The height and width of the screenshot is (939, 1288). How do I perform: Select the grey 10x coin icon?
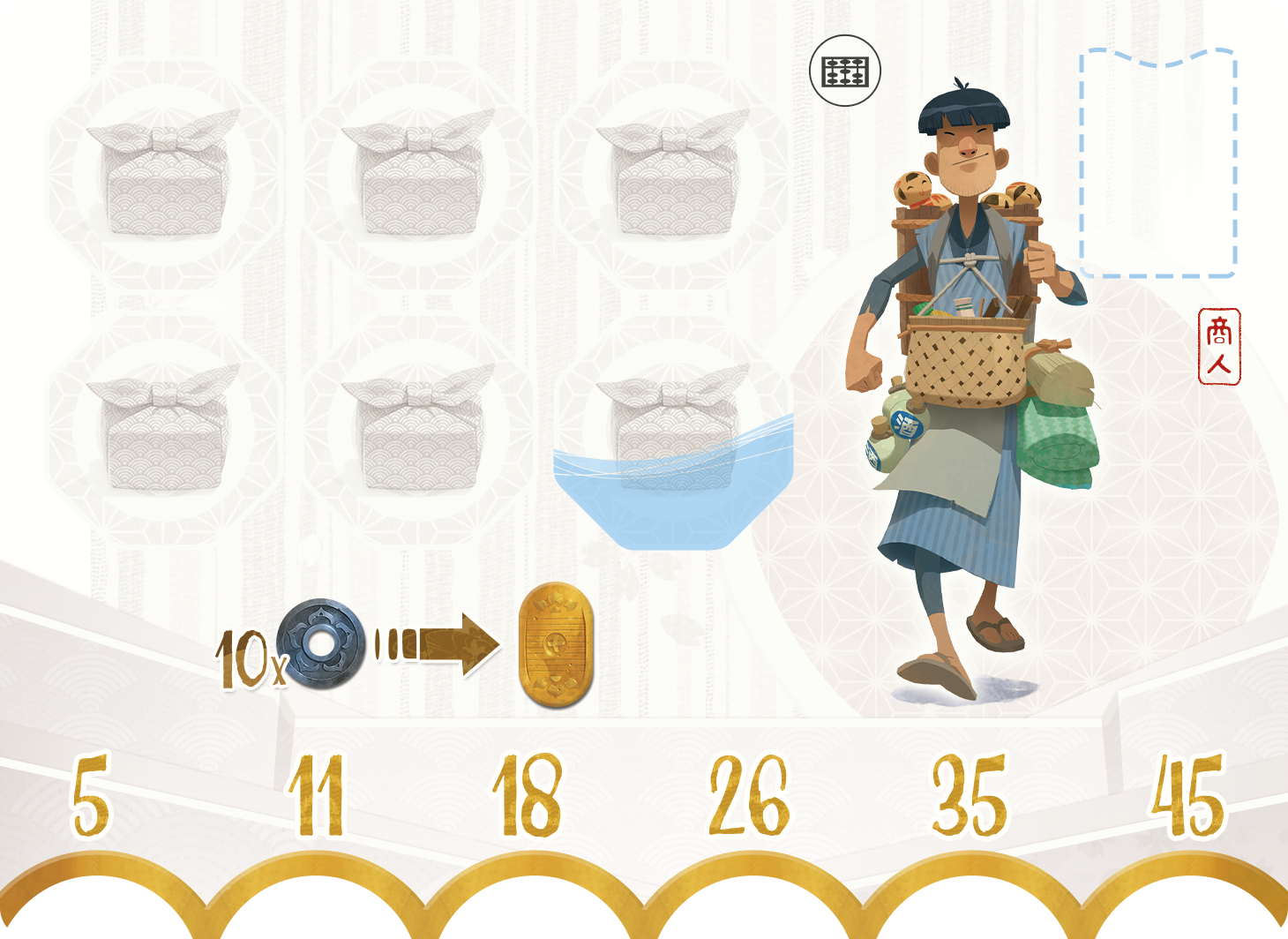click(x=320, y=644)
